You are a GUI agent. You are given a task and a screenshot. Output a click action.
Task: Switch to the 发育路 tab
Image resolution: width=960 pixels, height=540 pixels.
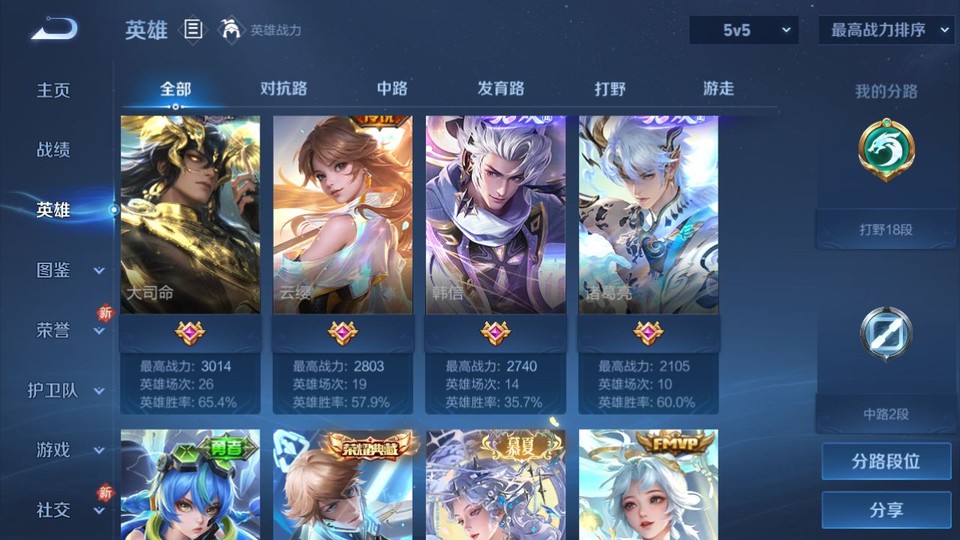click(500, 89)
